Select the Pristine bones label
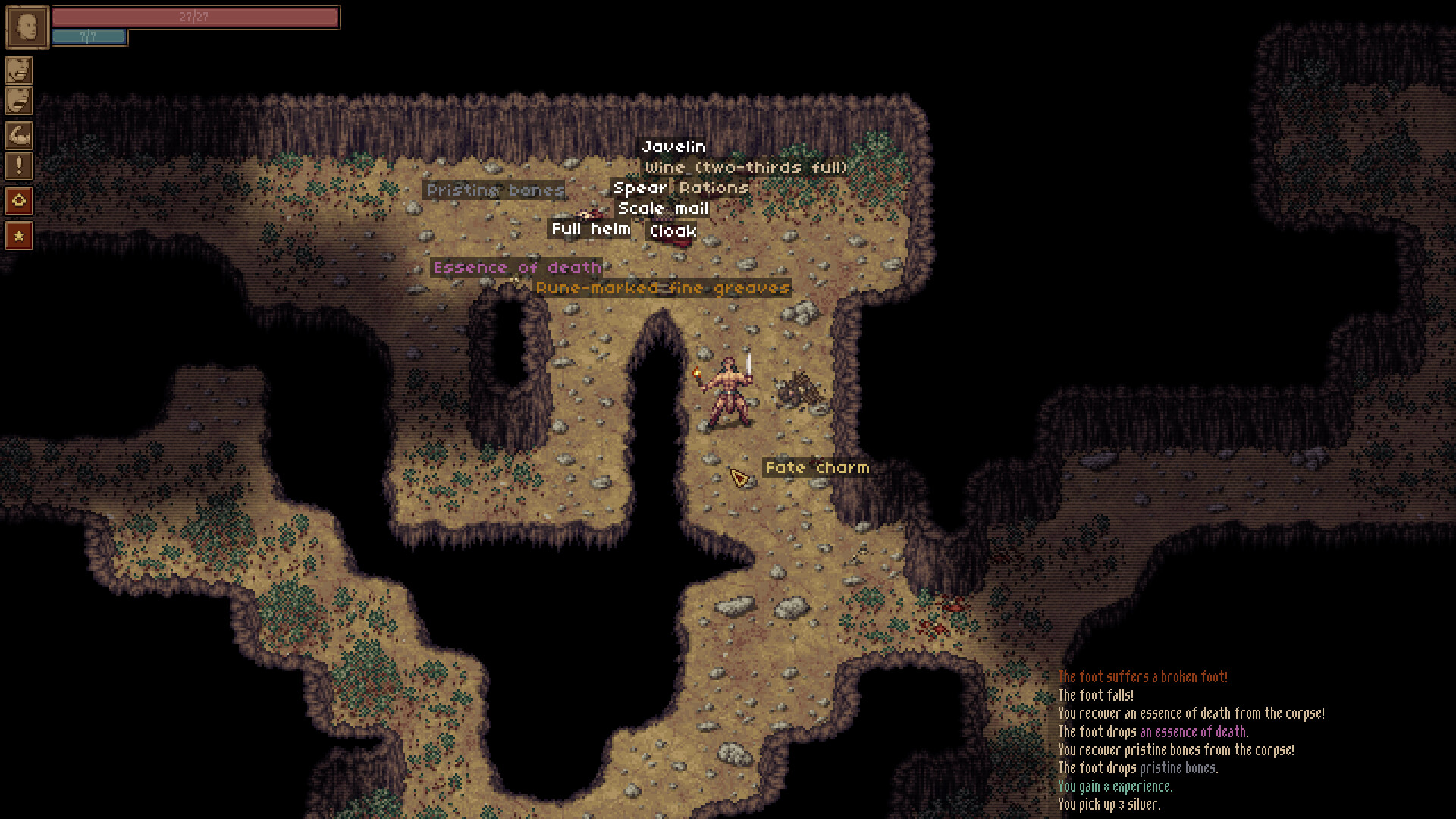This screenshot has height=819, width=1456. [x=494, y=190]
